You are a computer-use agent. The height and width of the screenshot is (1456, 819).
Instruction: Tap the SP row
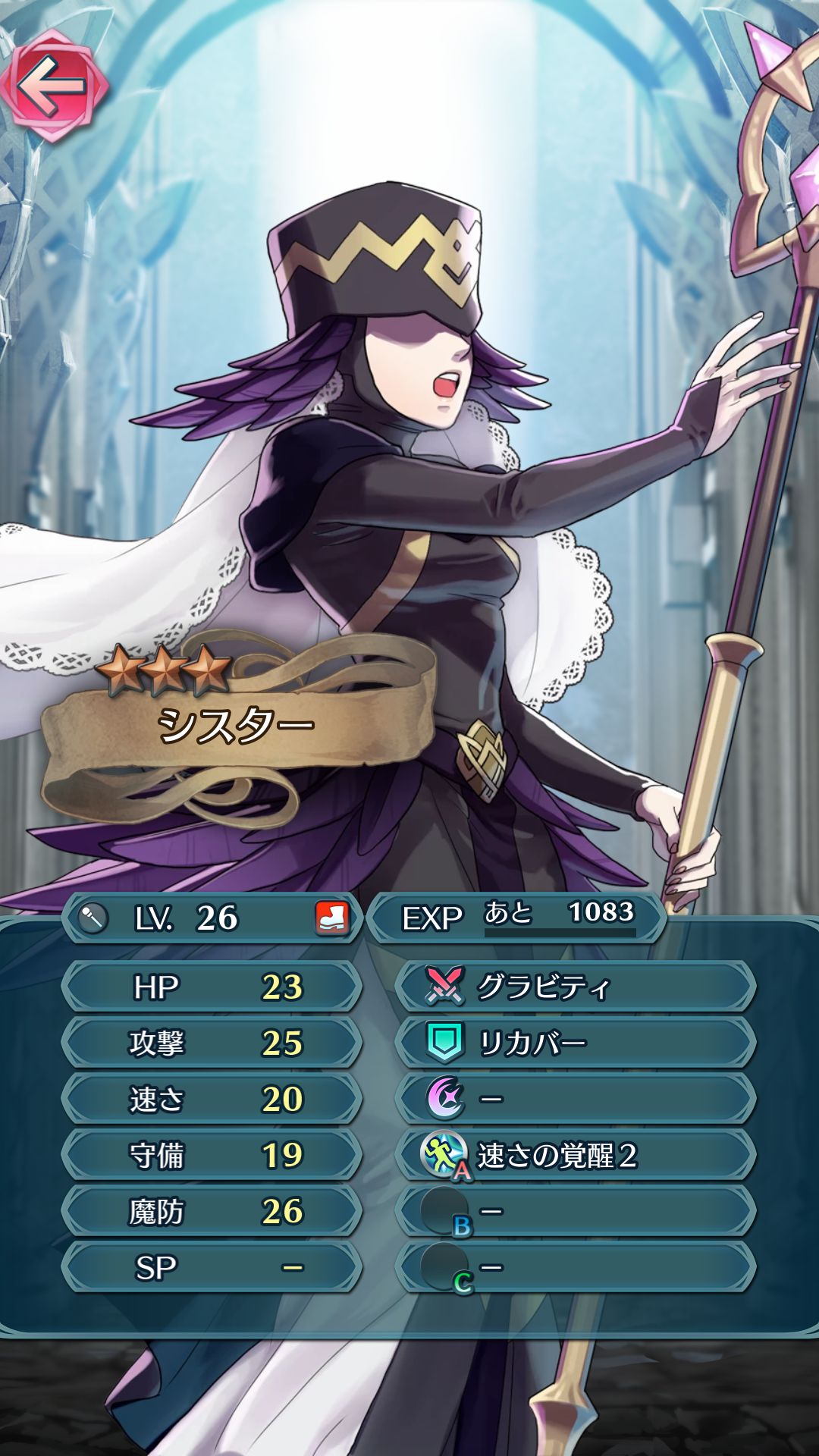(211, 1267)
